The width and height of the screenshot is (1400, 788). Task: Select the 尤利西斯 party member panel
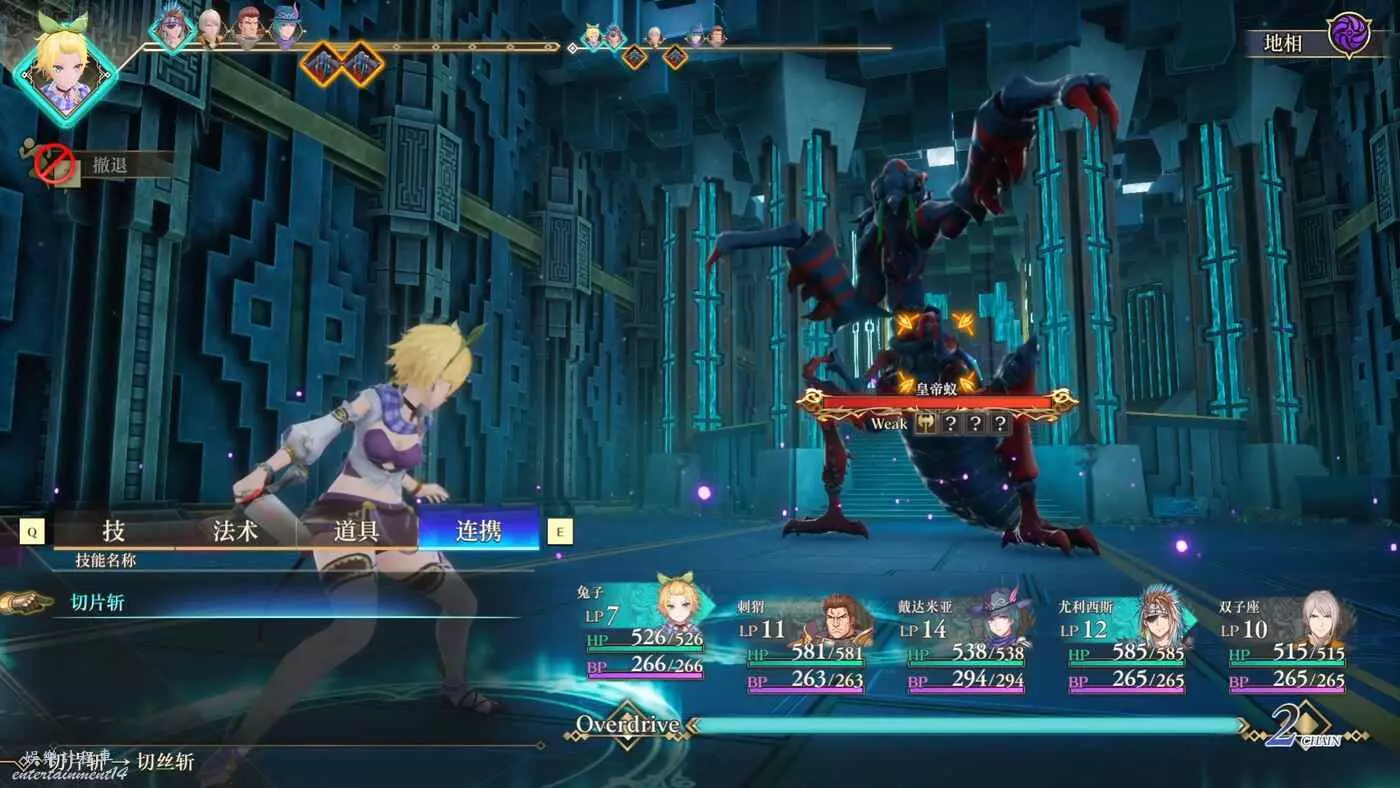pos(1126,642)
